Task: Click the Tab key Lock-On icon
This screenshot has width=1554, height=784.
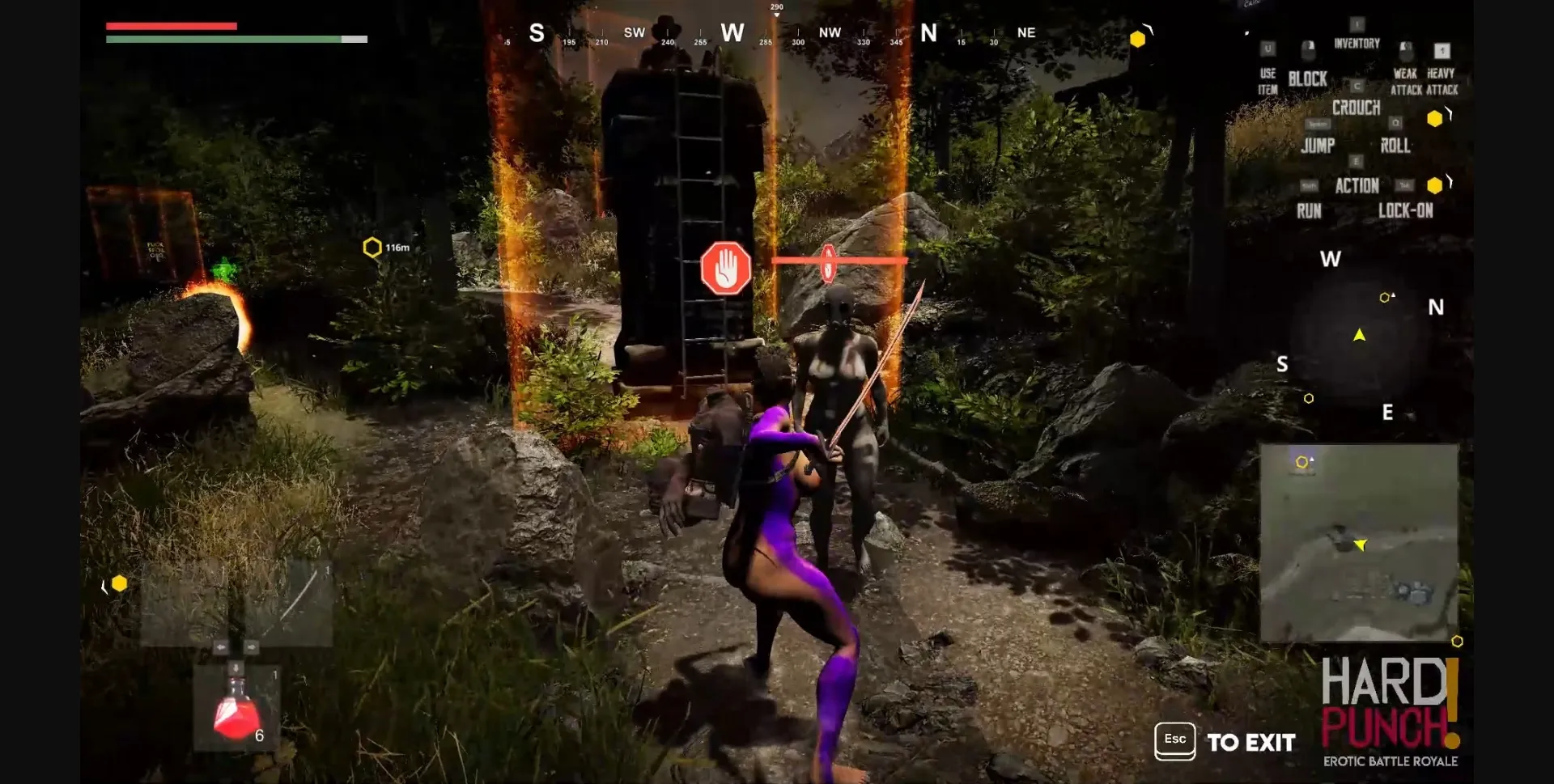Action: pos(1407,185)
